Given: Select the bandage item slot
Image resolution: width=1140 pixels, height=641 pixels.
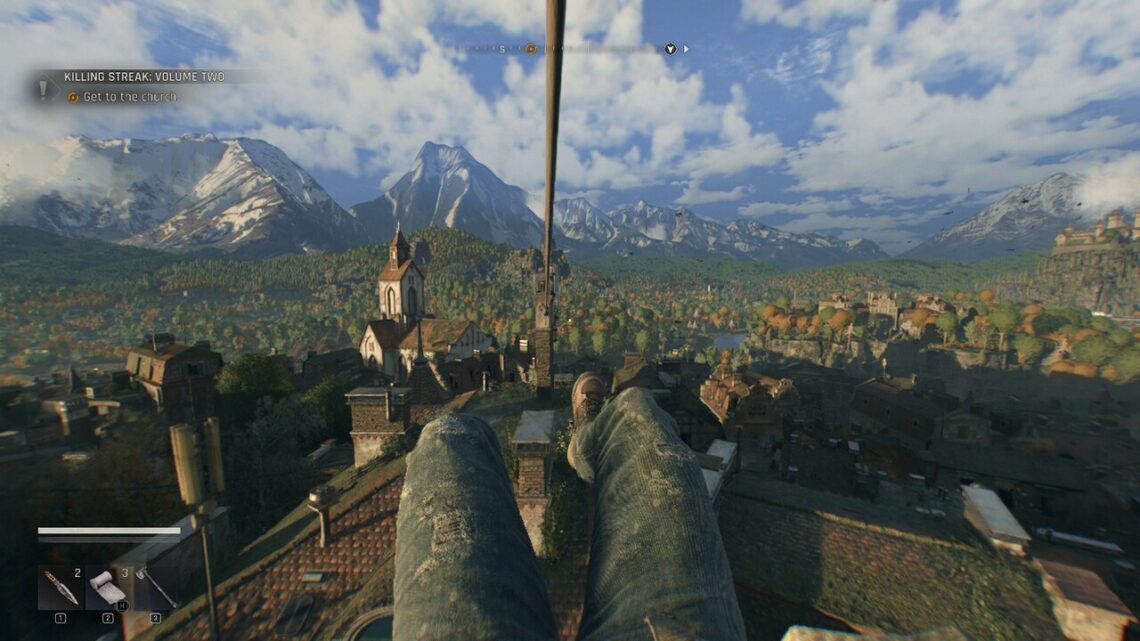Looking at the screenshot, I should coord(107,588).
